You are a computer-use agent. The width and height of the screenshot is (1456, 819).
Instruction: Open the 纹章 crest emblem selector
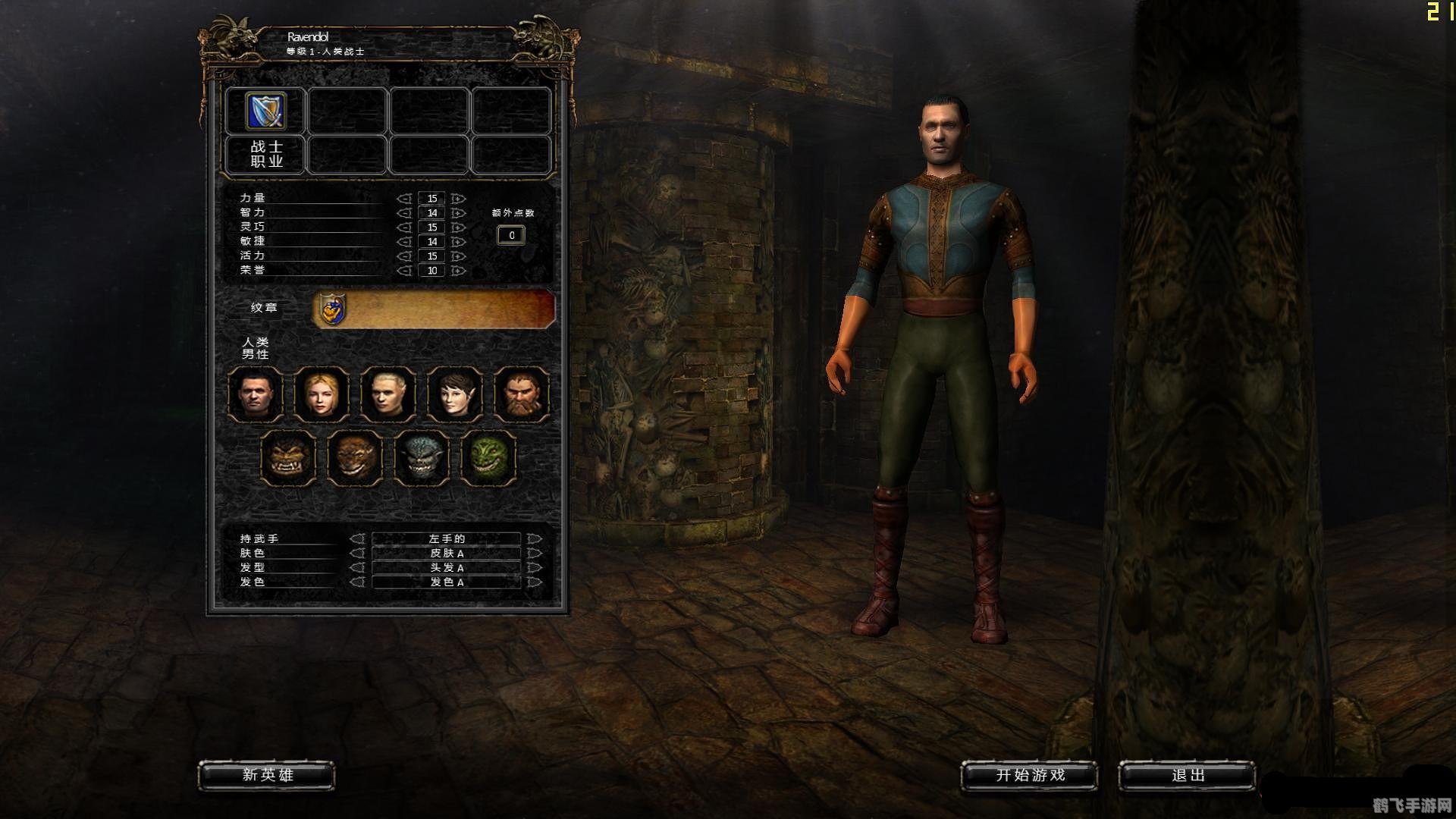[x=332, y=309]
